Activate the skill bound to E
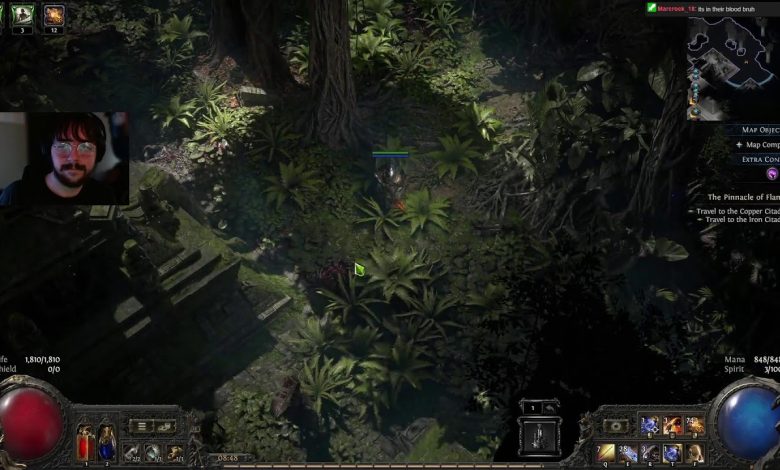The width and height of the screenshot is (780, 470). (628, 453)
